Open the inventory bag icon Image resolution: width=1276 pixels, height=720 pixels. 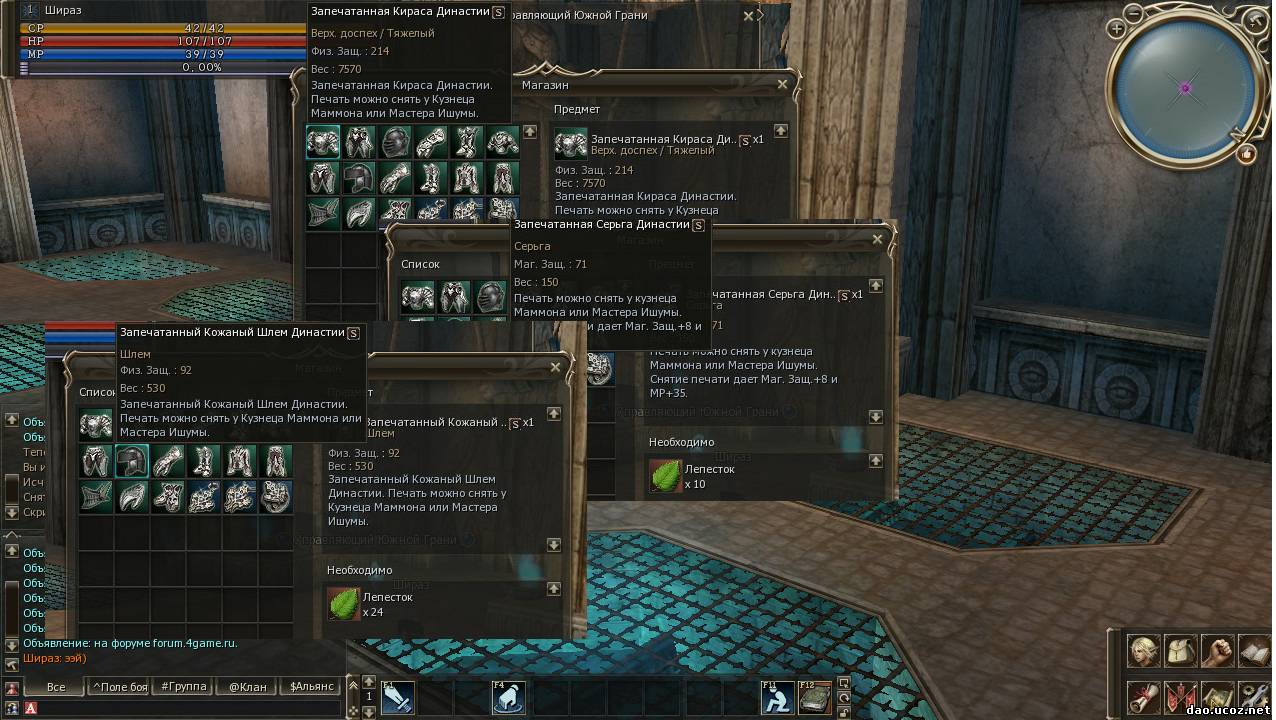[x=1181, y=651]
